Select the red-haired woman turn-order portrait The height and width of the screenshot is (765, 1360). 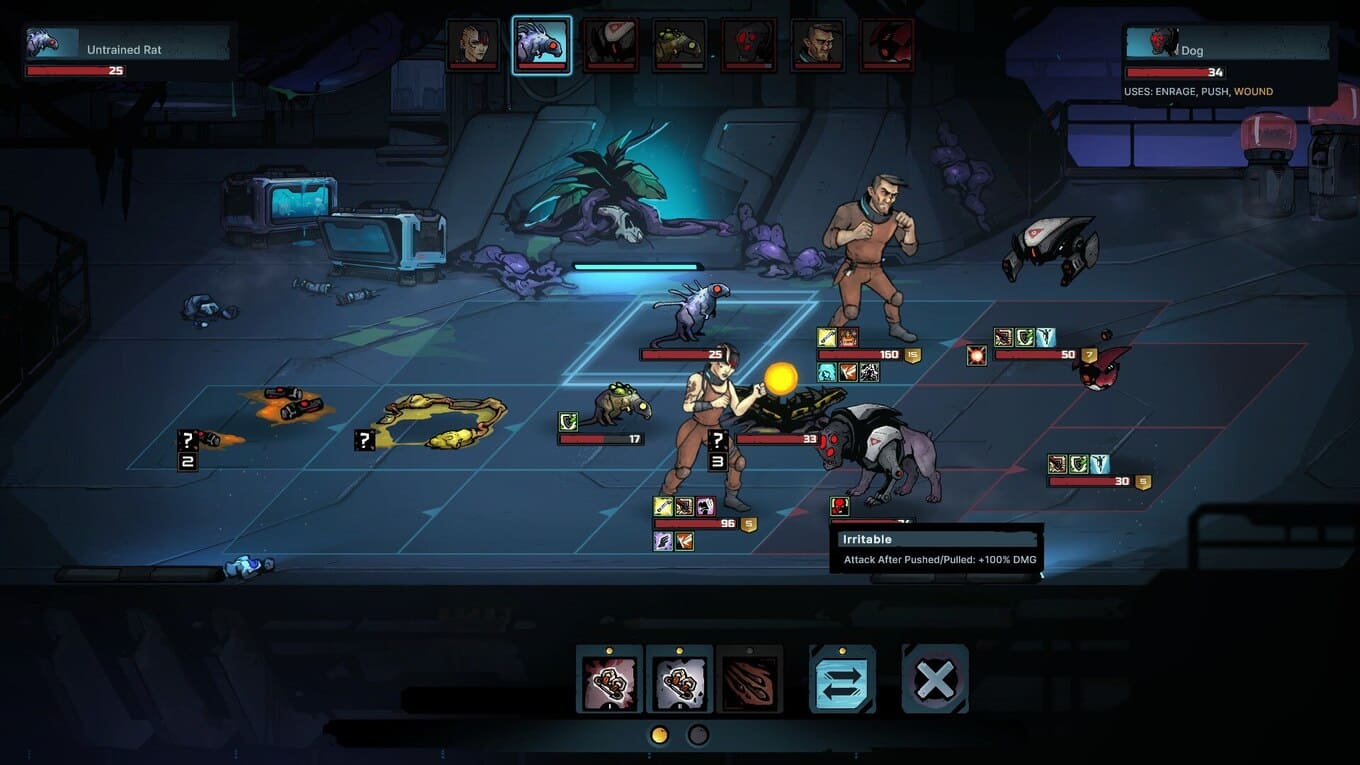pyautogui.click(x=473, y=44)
